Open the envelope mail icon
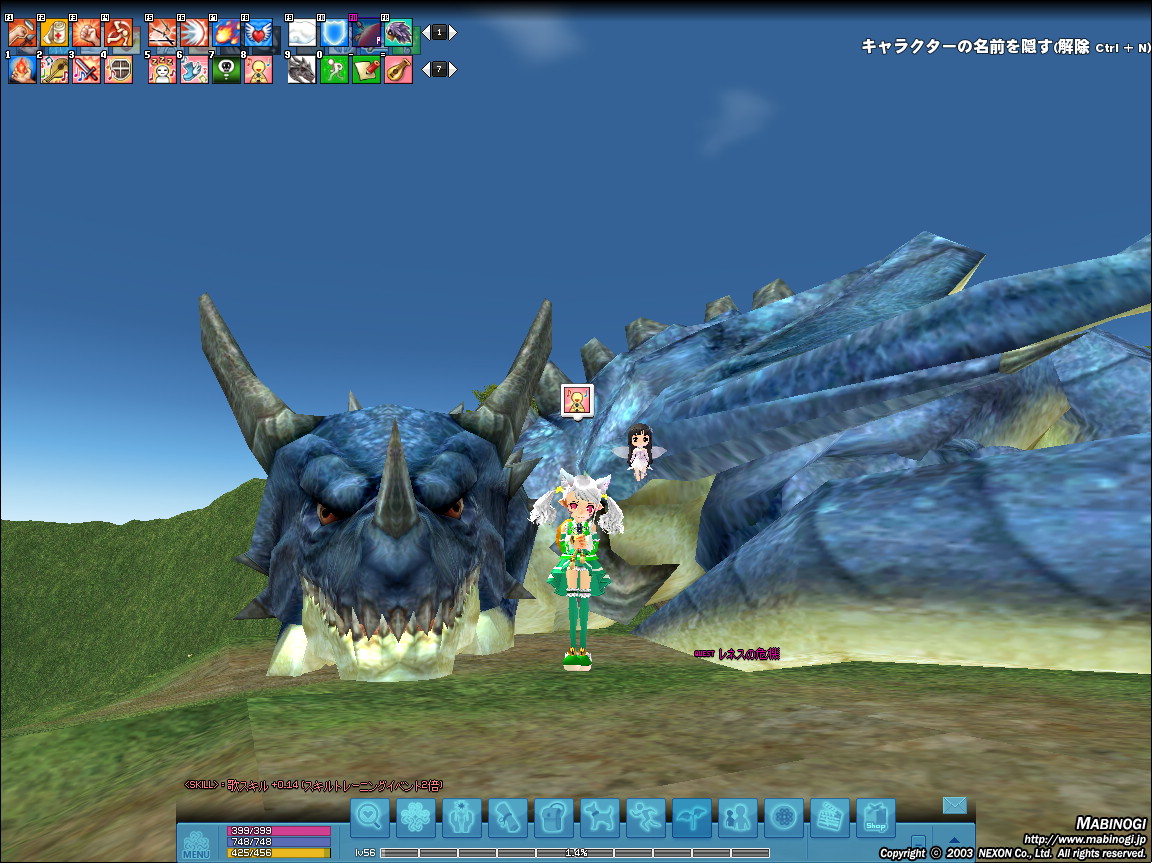Screen dimensions: 1152x863 pyautogui.click(x=954, y=805)
